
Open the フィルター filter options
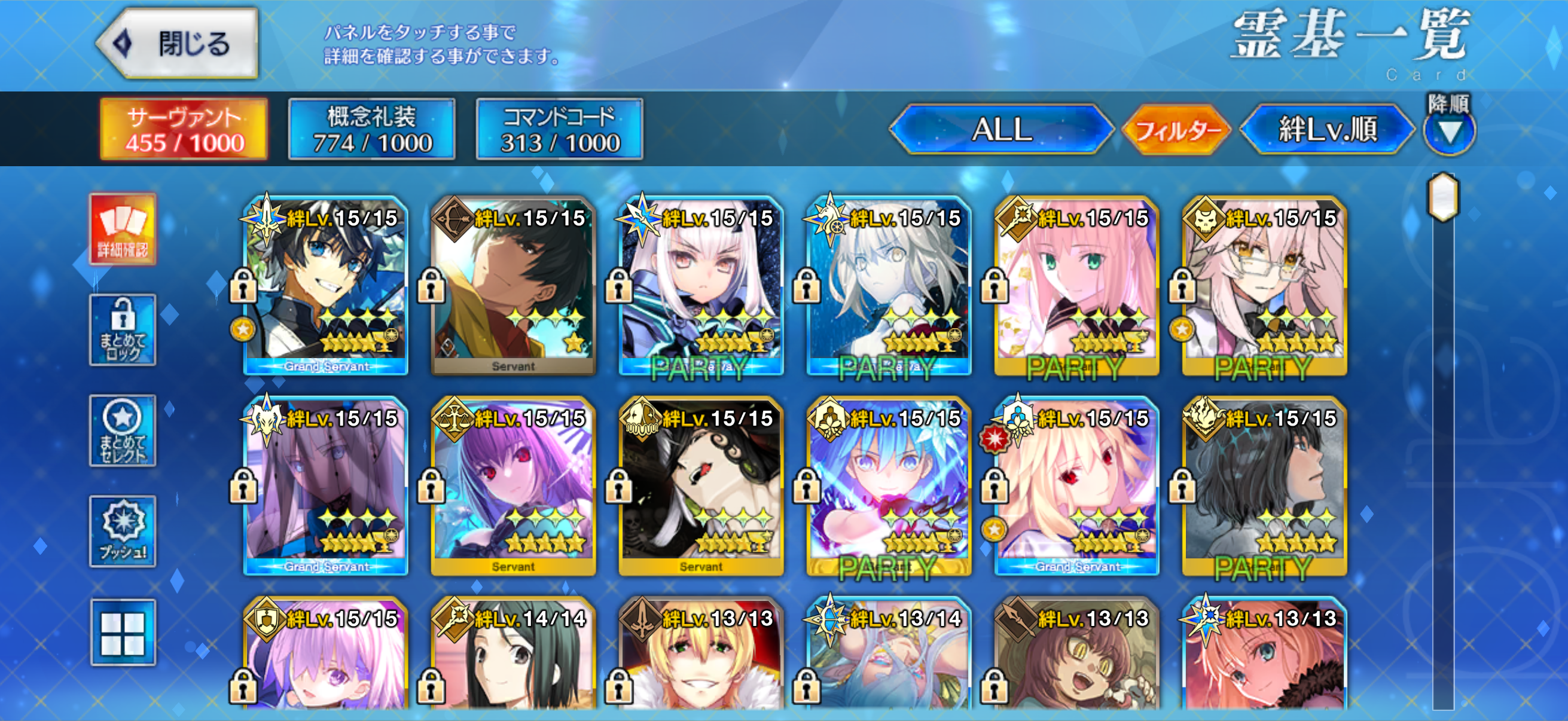(x=1176, y=129)
